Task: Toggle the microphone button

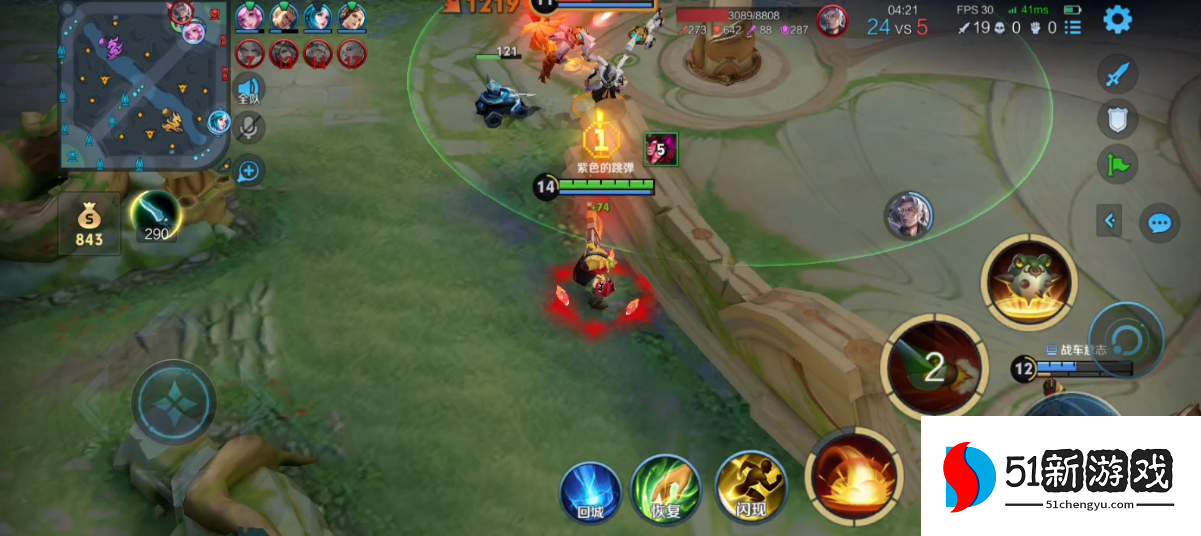Action: [249, 127]
